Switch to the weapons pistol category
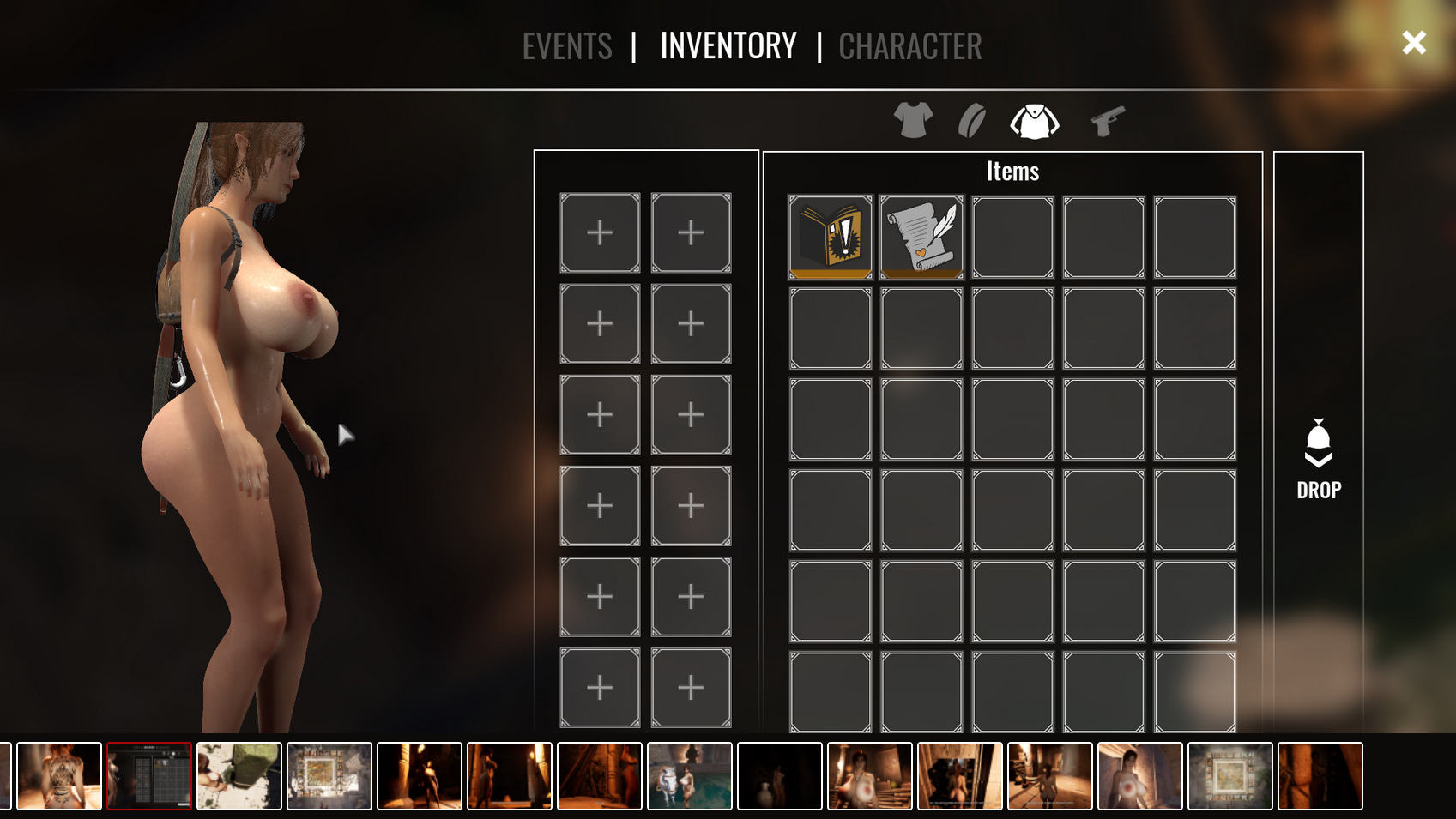1456x819 pixels. [x=1108, y=121]
